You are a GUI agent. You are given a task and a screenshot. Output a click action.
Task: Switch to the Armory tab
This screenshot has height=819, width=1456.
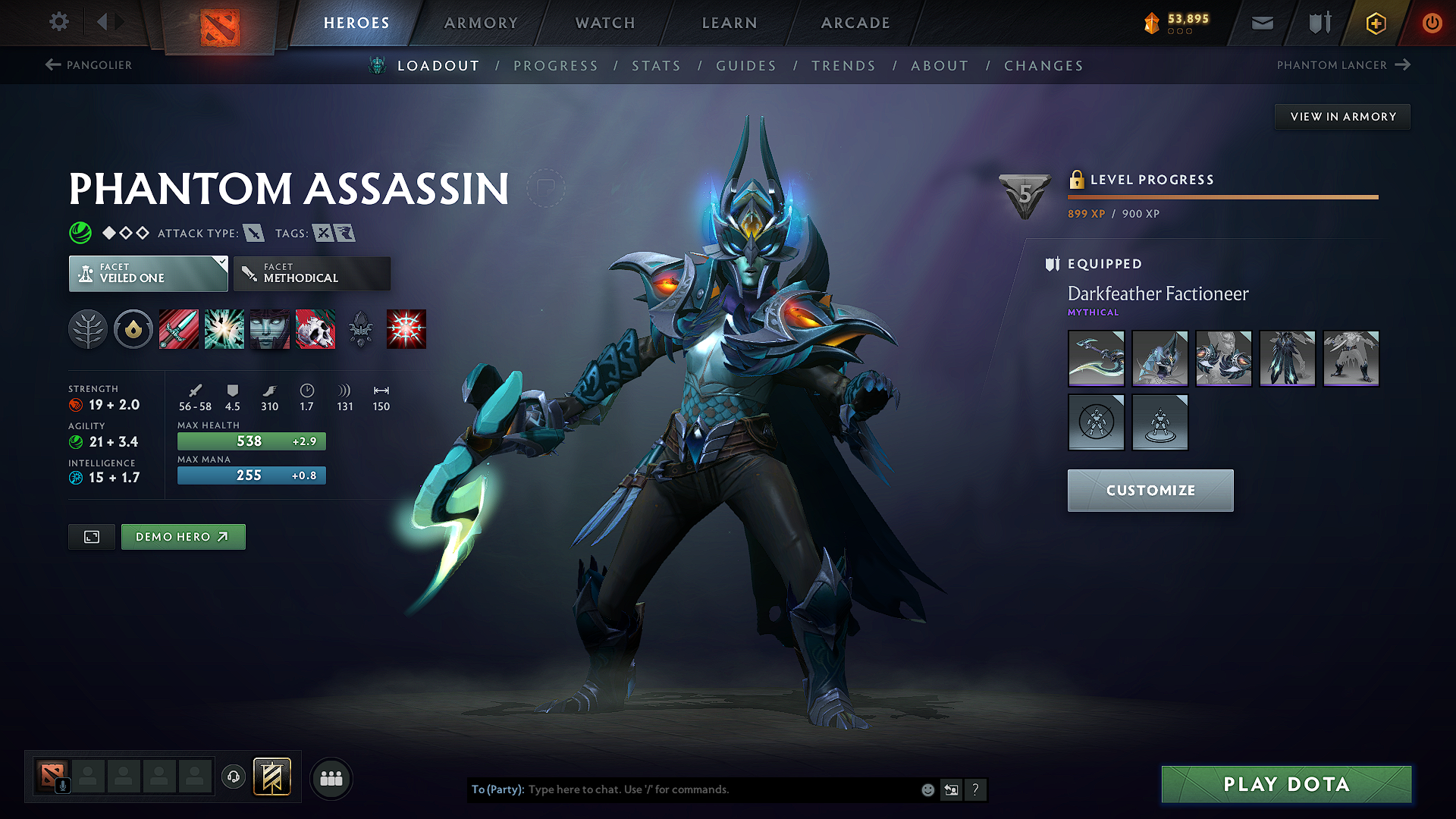click(481, 23)
